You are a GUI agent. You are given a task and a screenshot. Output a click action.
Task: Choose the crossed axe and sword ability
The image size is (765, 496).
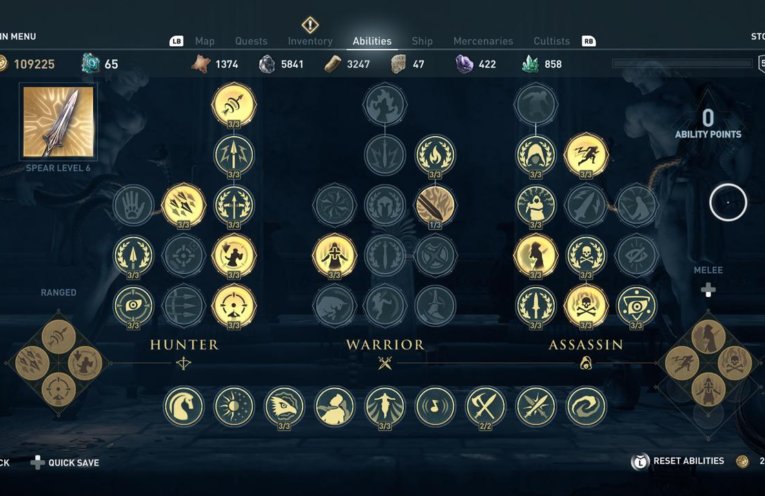[x=486, y=406]
